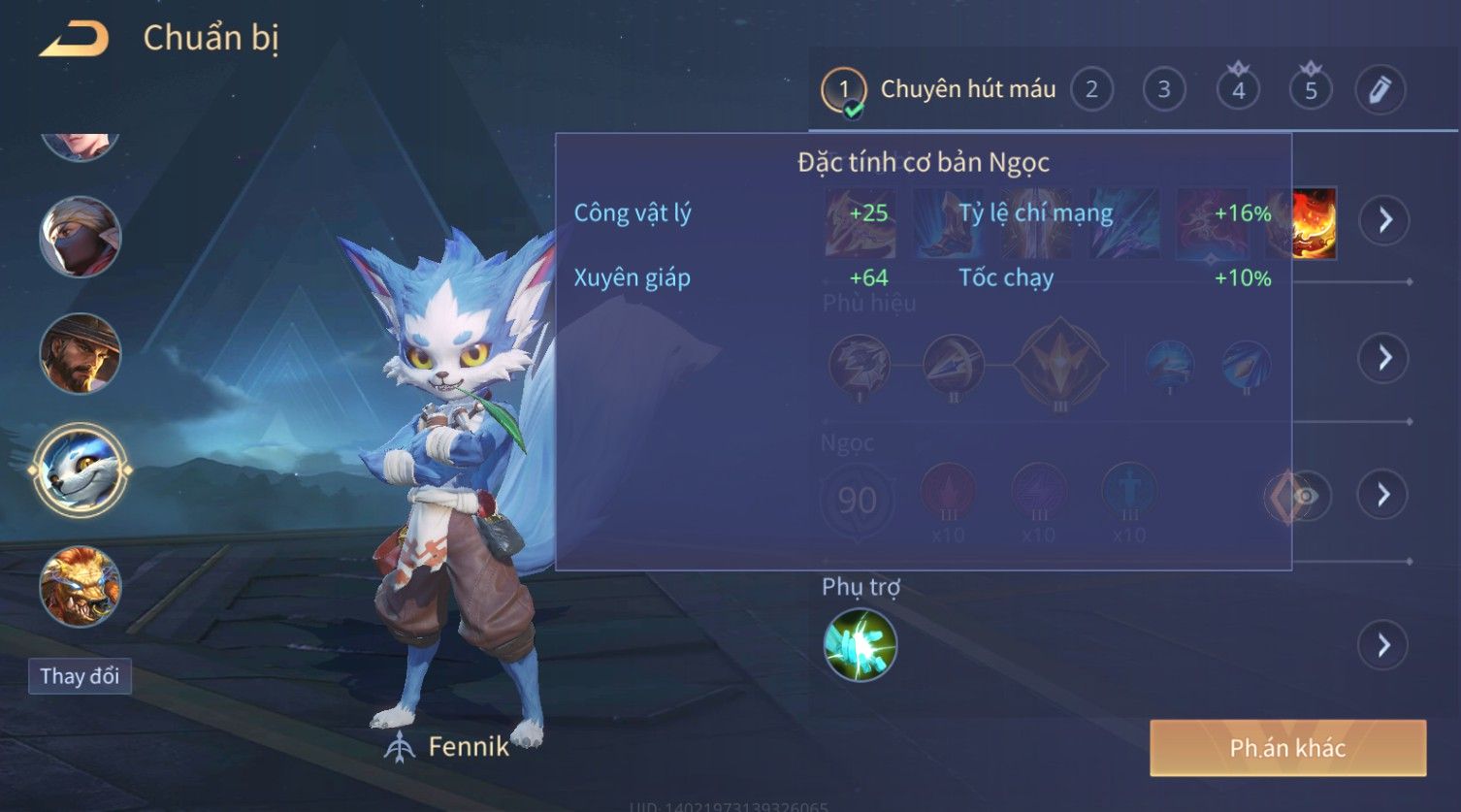This screenshot has width=1461, height=812.
Task: Select the Fennik hero portrait
Action: point(80,470)
